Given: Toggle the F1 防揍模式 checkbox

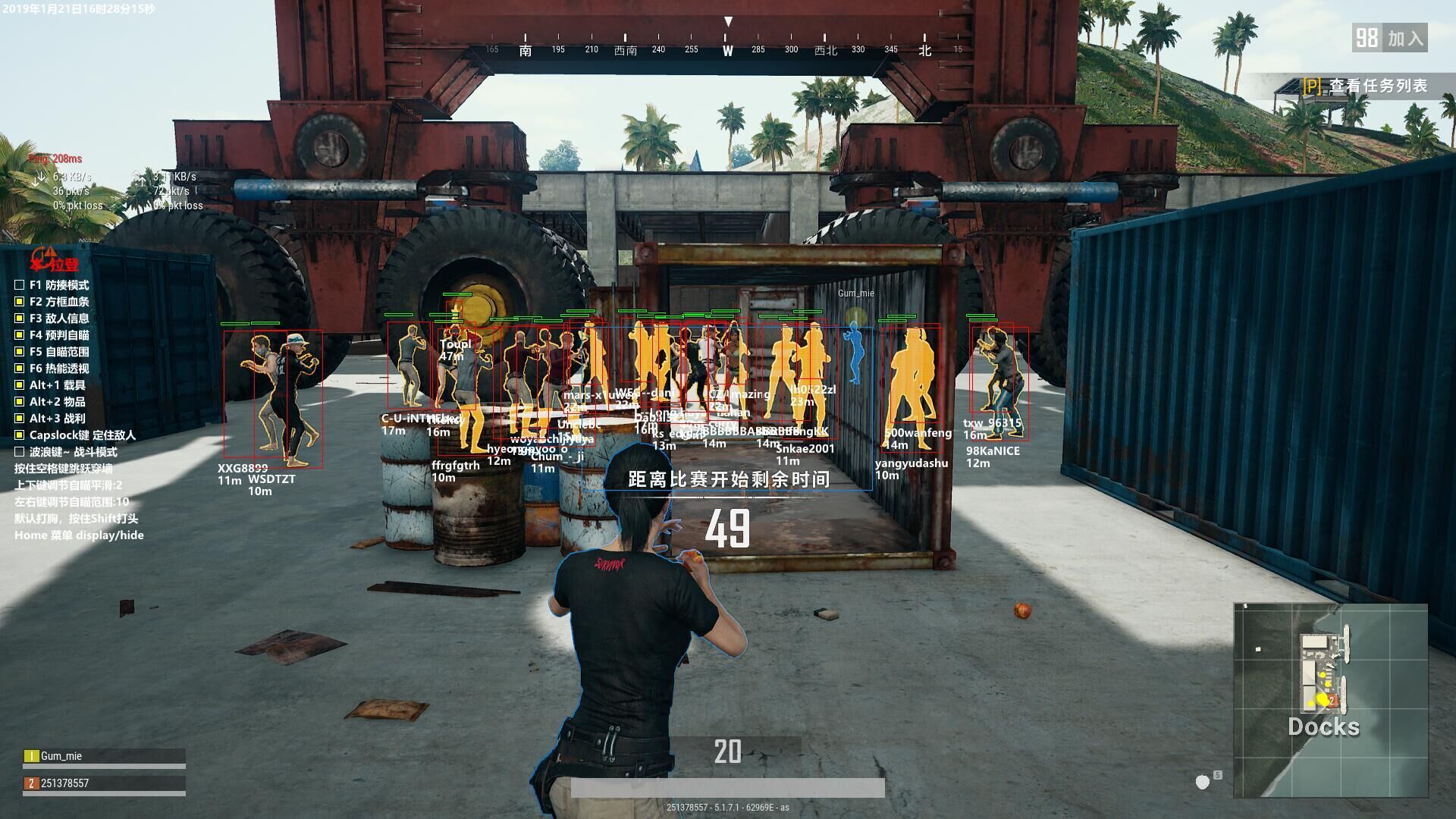Looking at the screenshot, I should pos(20,285).
